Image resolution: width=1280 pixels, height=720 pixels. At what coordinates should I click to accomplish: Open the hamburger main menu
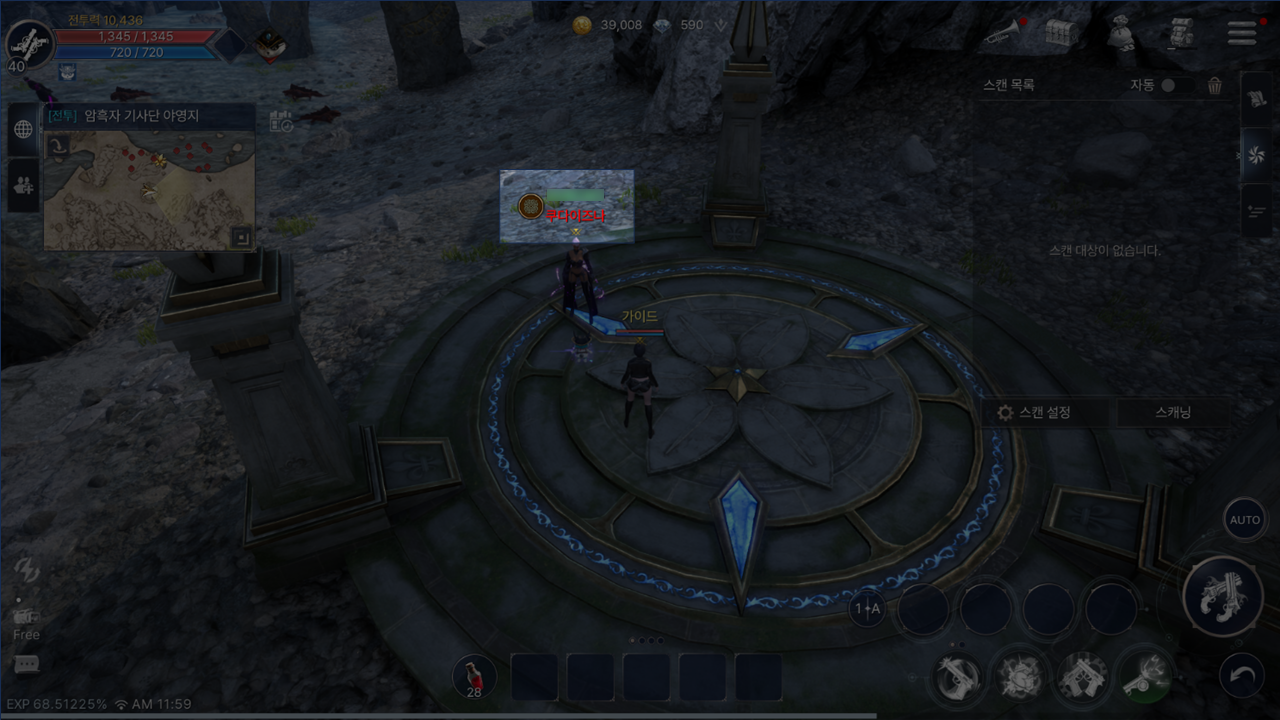[1241, 32]
